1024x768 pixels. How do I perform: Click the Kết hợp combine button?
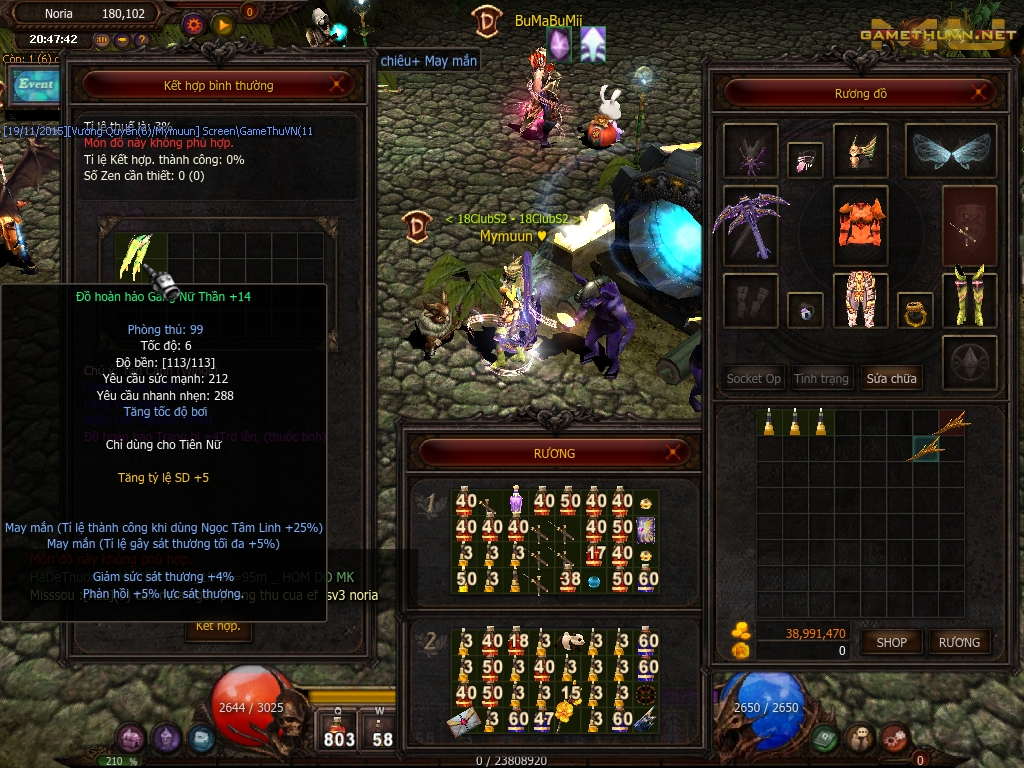click(218, 627)
